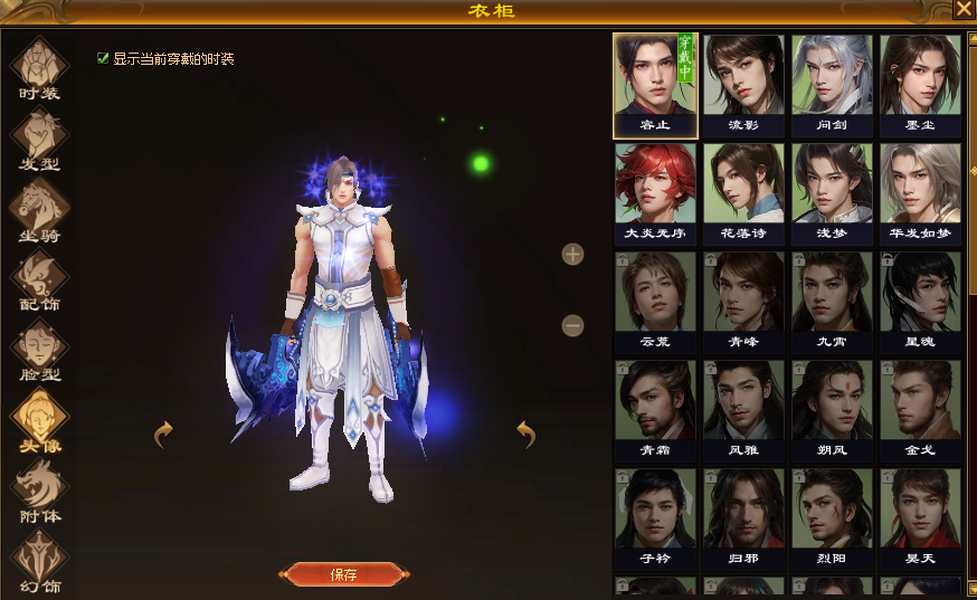977x600 pixels.
Task: Show the 附体 tab
Action: click(40, 490)
